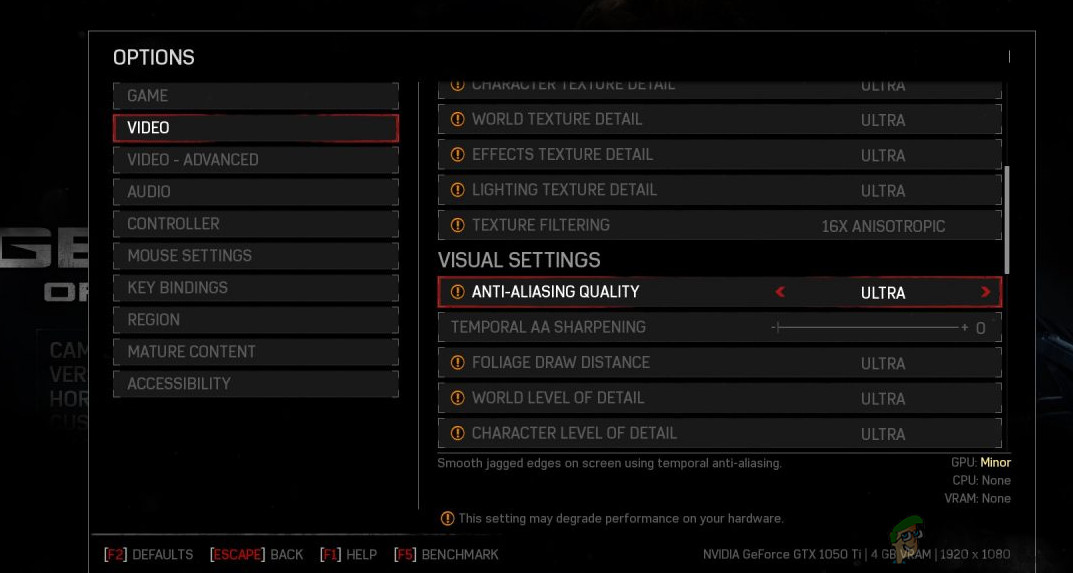Select the Video category
This screenshot has width=1073, height=573.
click(255, 128)
